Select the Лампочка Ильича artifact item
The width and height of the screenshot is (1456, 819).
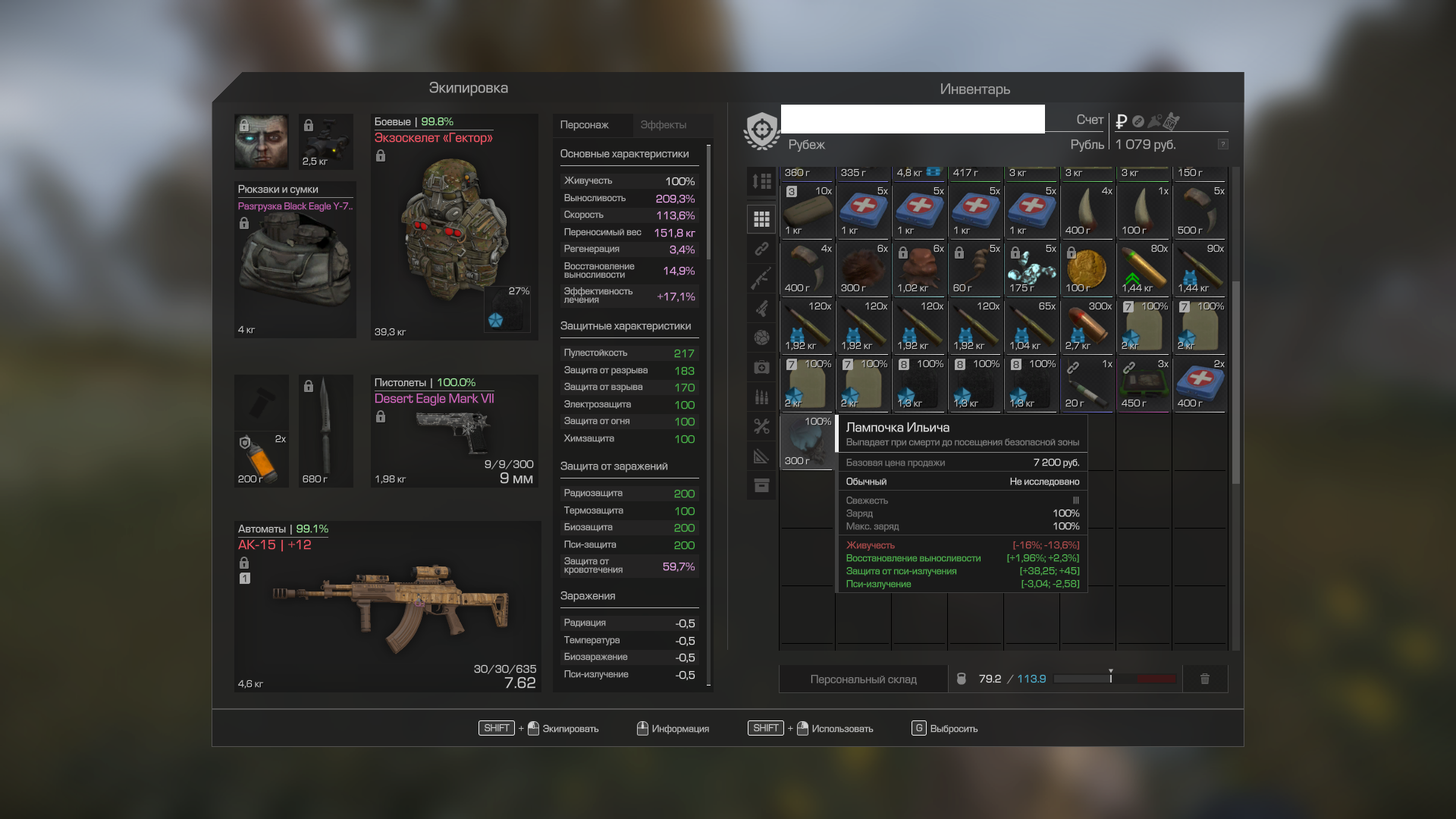pos(807,441)
